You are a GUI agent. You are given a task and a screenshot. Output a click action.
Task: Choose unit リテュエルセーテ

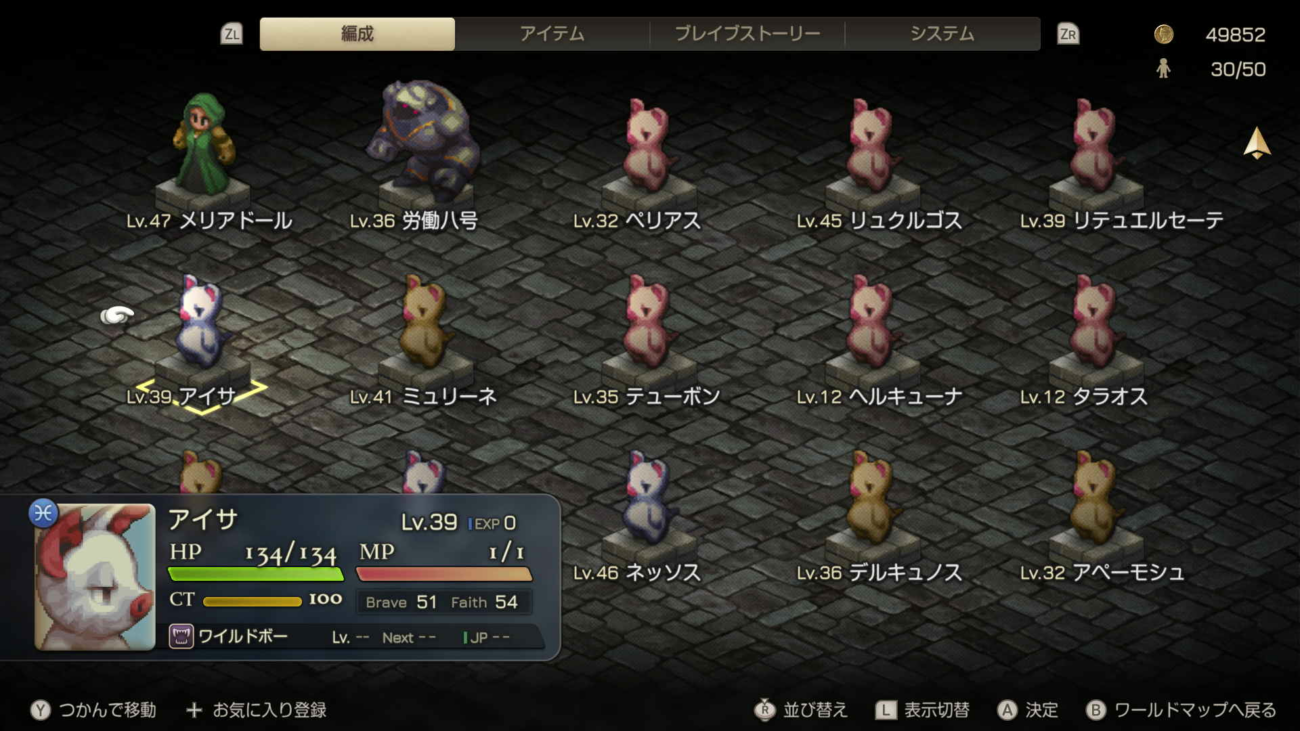[x=1095, y=150]
